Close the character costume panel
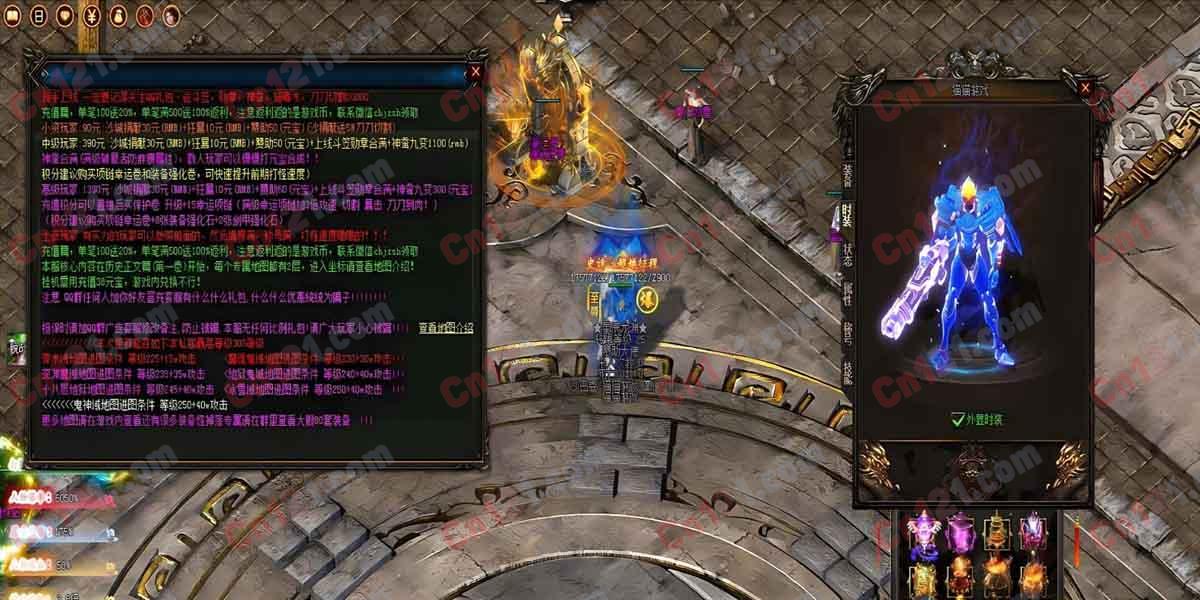The image size is (1200, 600). click(1083, 89)
